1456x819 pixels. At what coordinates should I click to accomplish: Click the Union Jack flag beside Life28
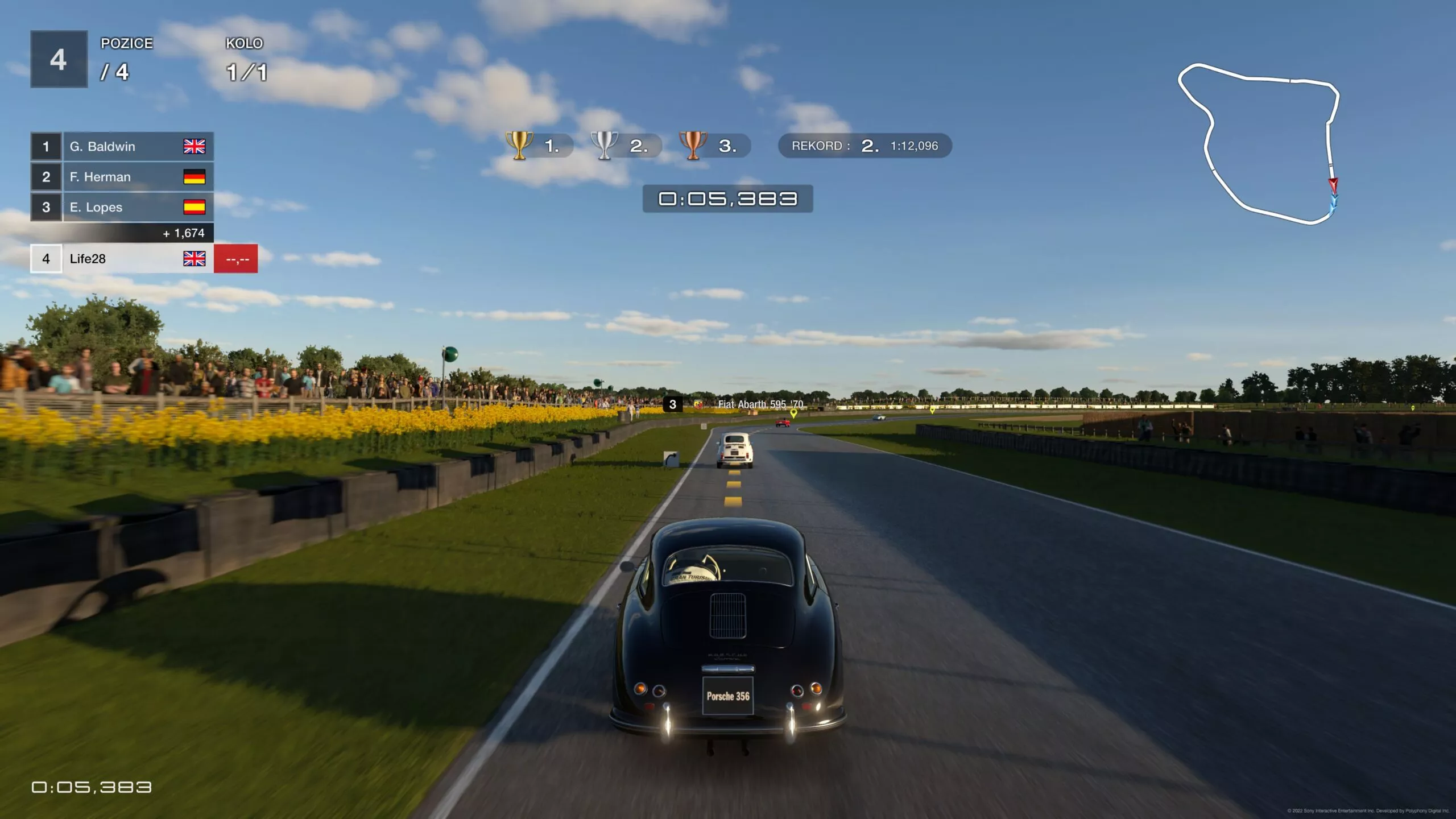pos(194,259)
